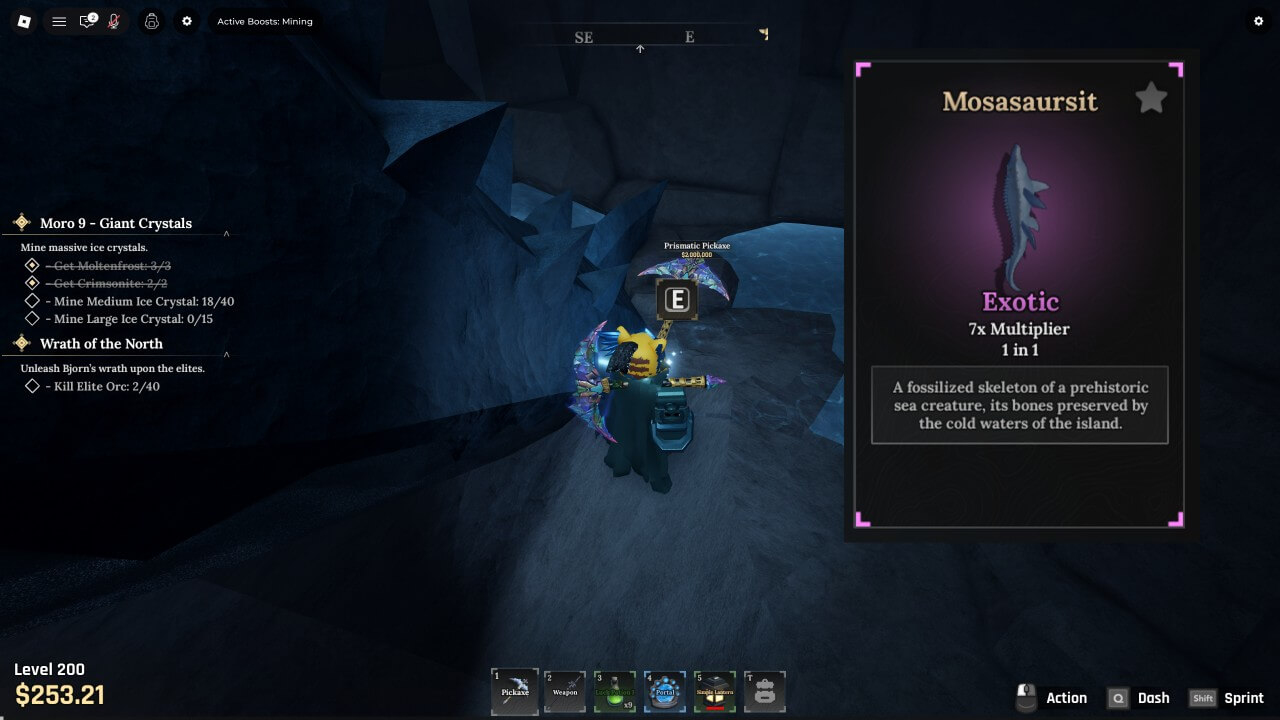The image size is (1280, 720).
Task: Open the backpack slot in the hotbar
Action: (765, 692)
